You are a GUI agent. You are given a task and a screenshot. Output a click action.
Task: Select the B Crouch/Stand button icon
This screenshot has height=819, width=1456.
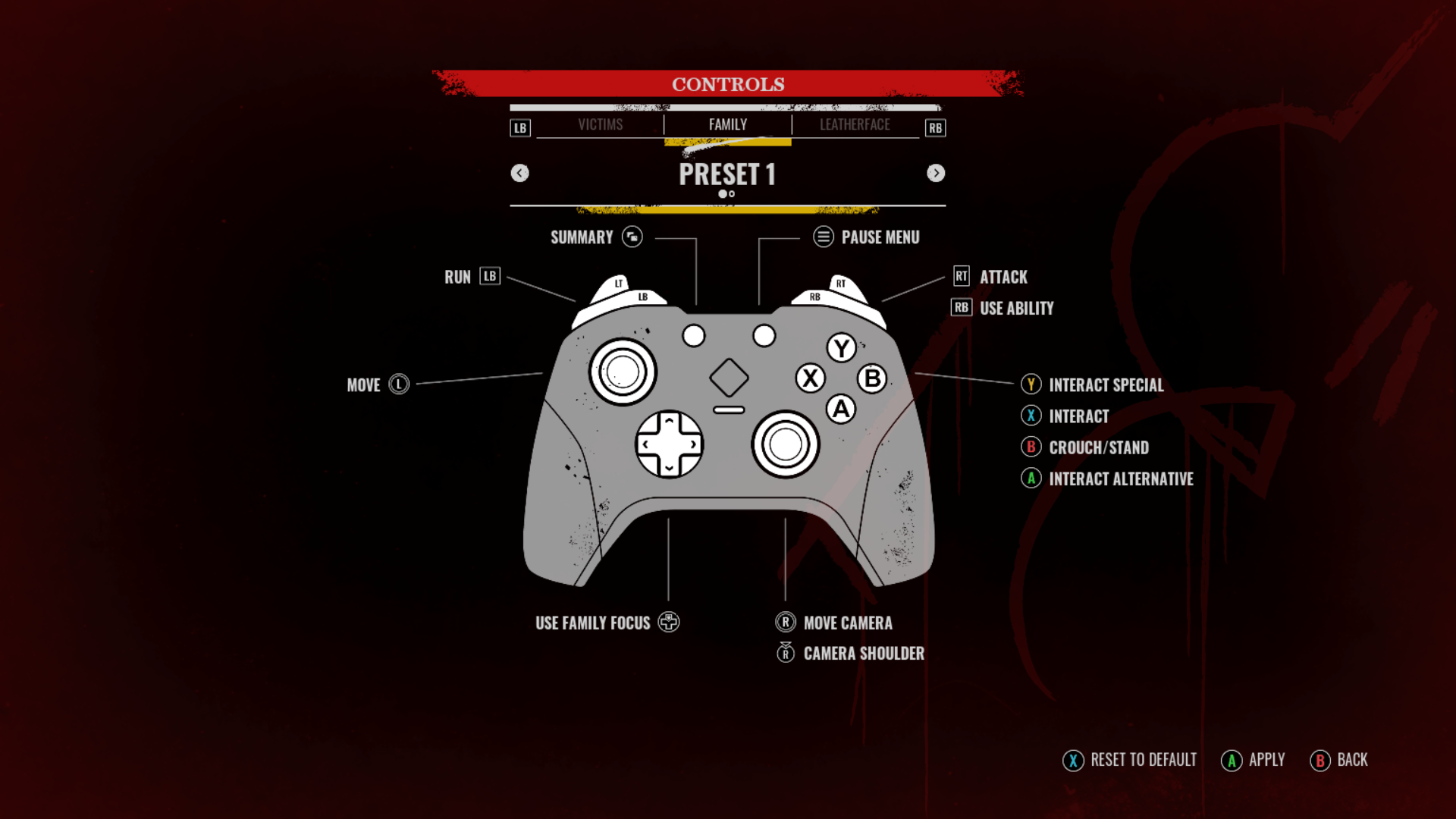click(1031, 447)
